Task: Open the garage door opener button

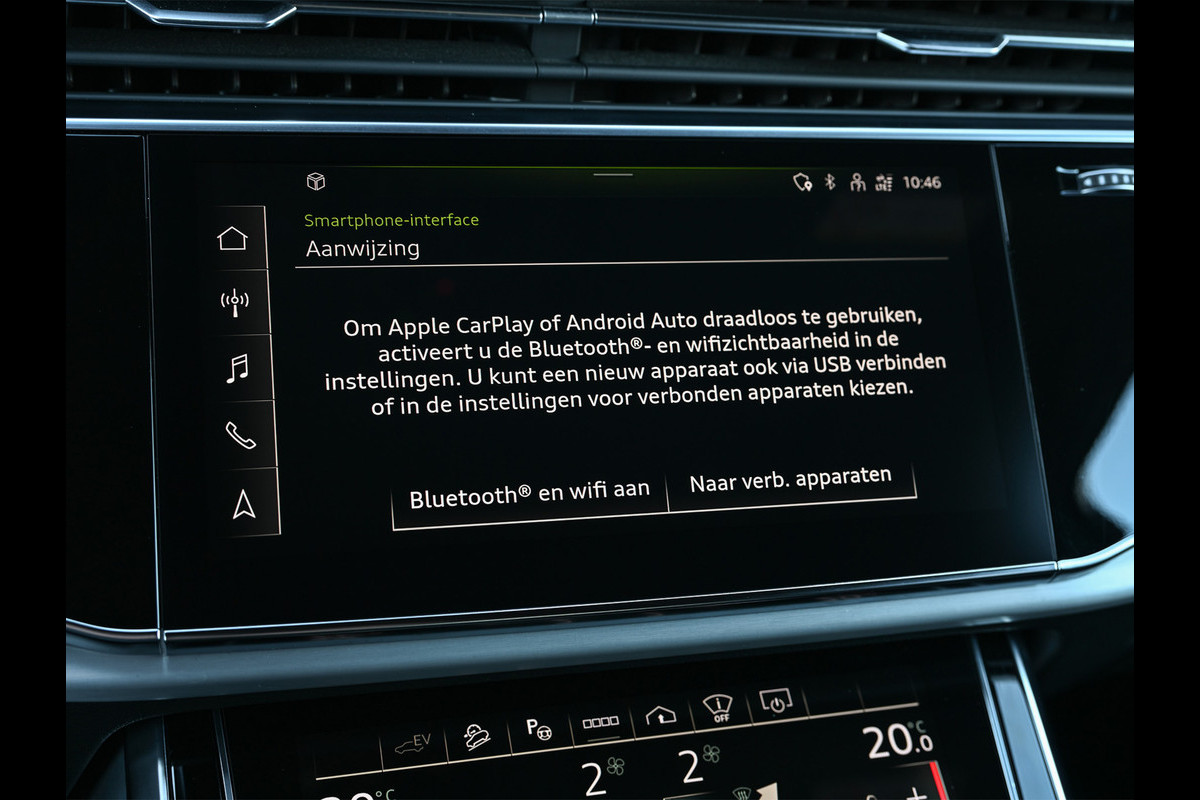Action: pyautogui.click(x=660, y=715)
